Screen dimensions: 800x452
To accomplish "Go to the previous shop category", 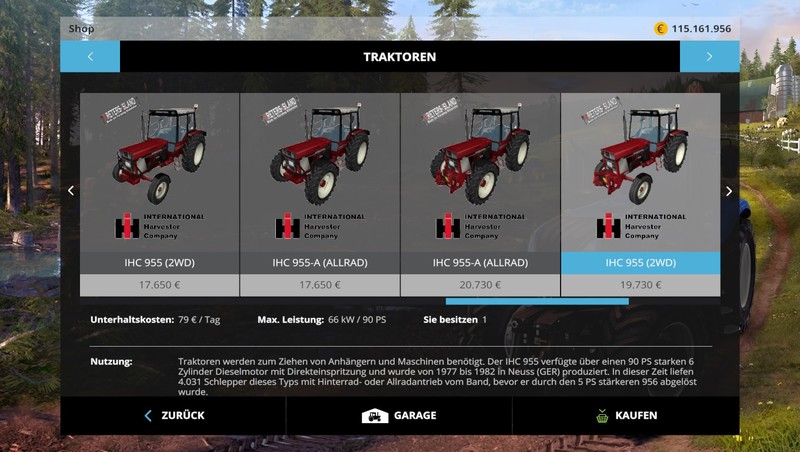I will [90, 57].
